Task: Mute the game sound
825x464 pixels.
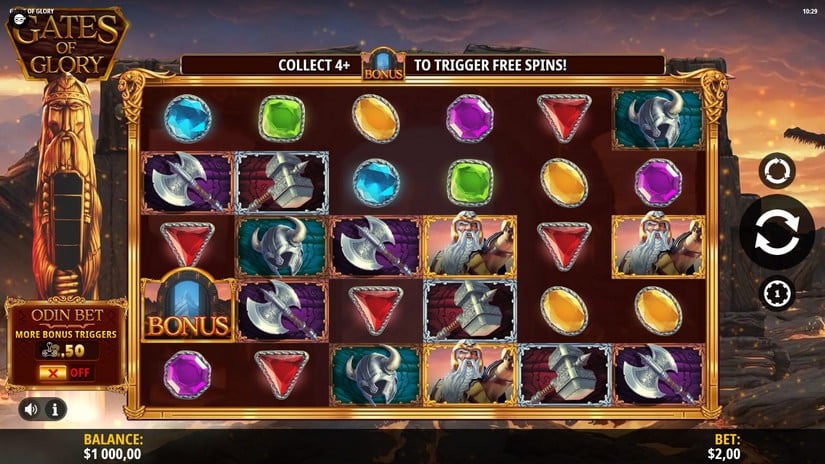Action: [x=32, y=409]
